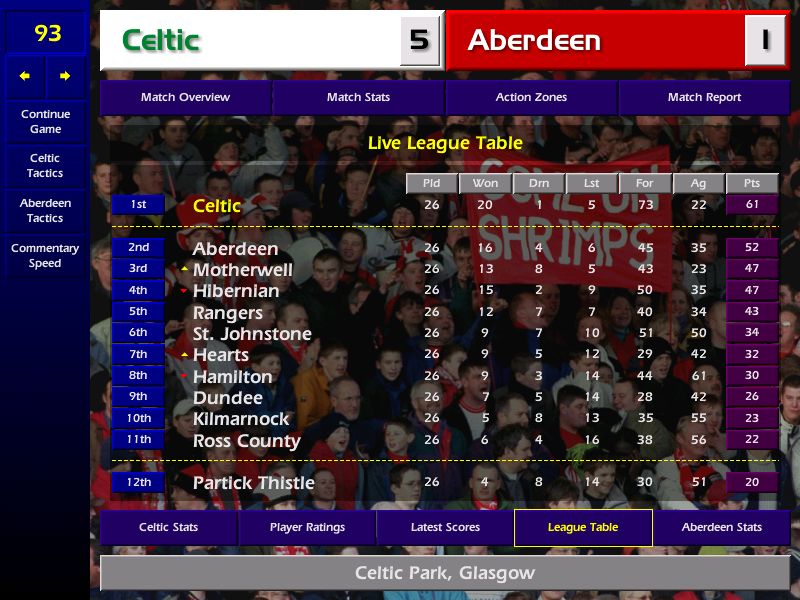Open Celtic Tactics
This screenshot has width=800, height=600.
pyautogui.click(x=45, y=165)
